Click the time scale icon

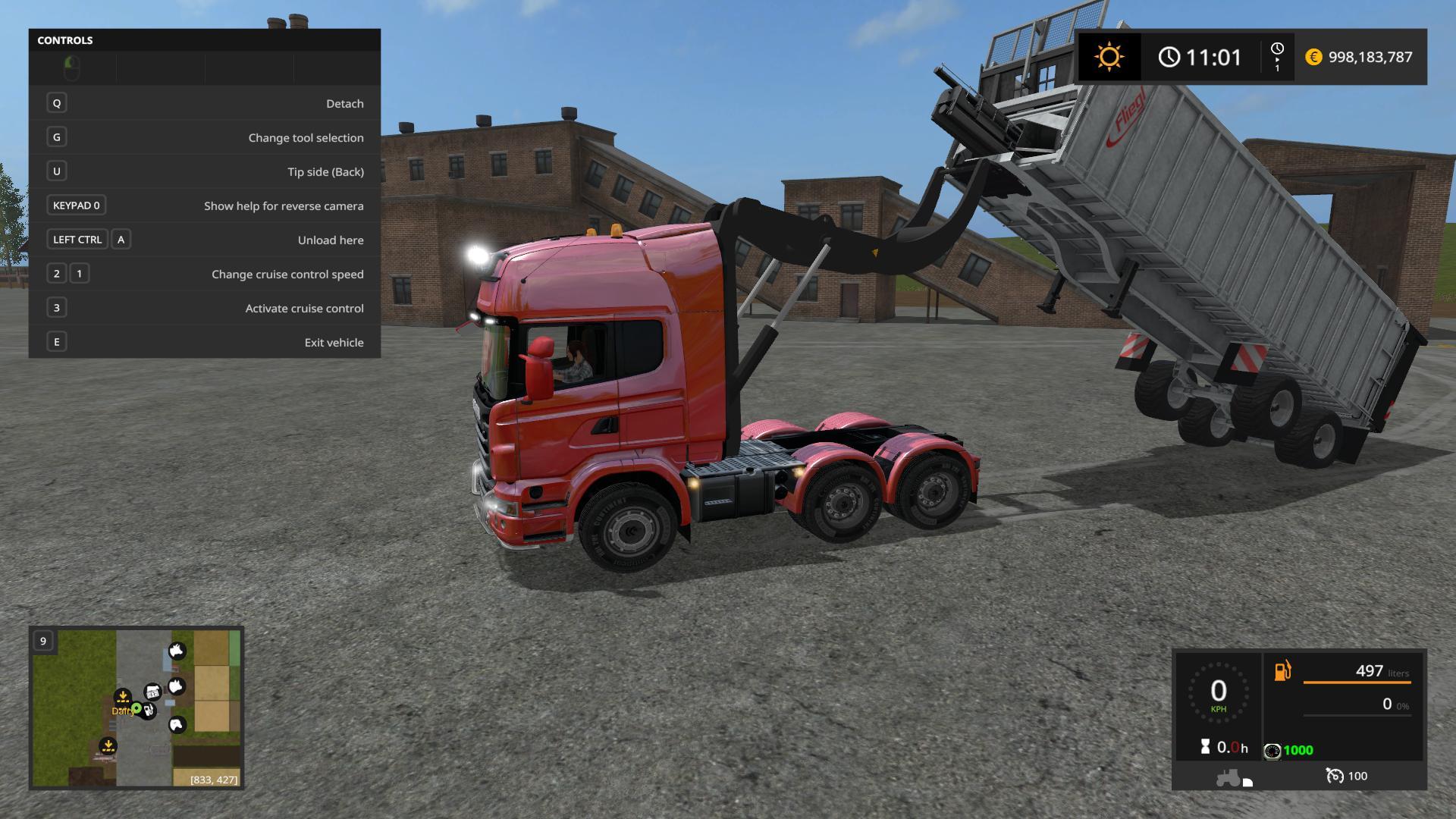click(1277, 57)
